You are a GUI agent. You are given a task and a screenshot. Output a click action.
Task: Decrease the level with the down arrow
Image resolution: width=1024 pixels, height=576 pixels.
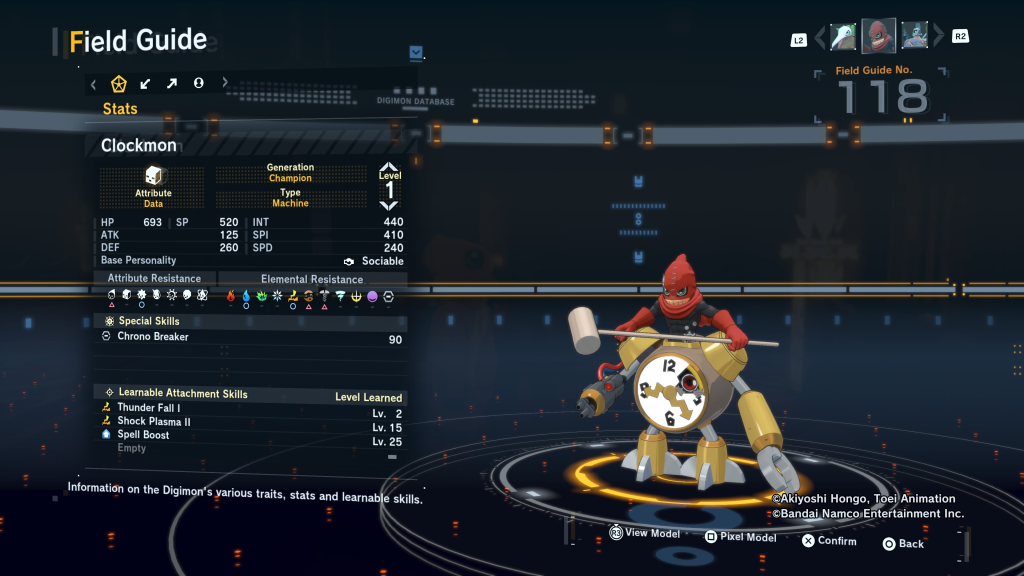(389, 206)
